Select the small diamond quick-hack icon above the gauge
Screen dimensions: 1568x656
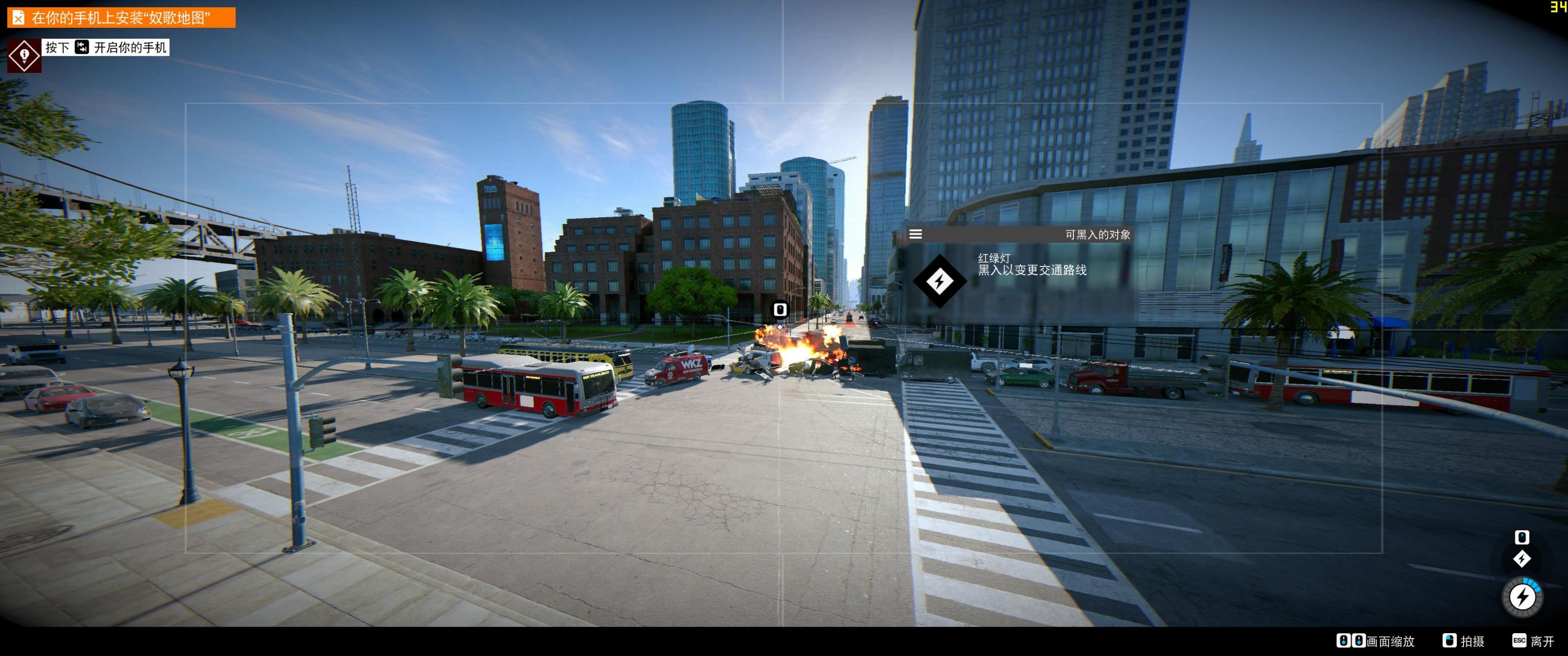[1522, 559]
